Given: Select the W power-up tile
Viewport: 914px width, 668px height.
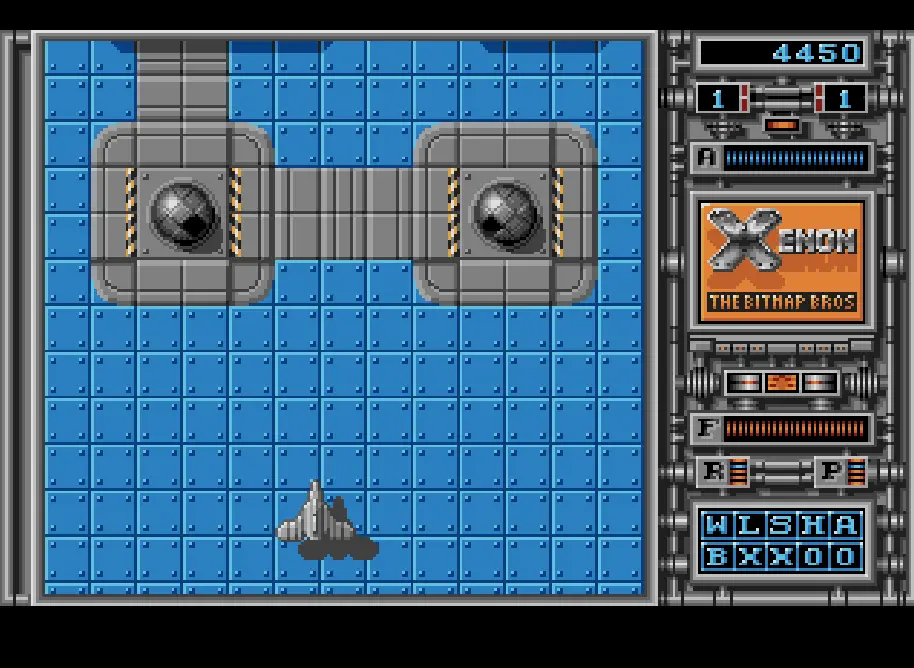Looking at the screenshot, I should (717, 525).
